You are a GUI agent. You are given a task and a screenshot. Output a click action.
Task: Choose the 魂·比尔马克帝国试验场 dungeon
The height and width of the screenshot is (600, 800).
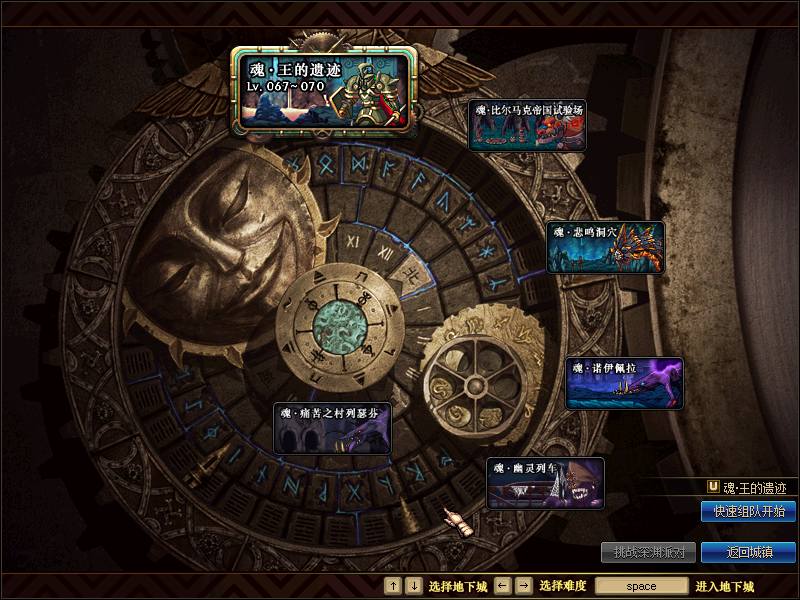pyautogui.click(x=527, y=125)
